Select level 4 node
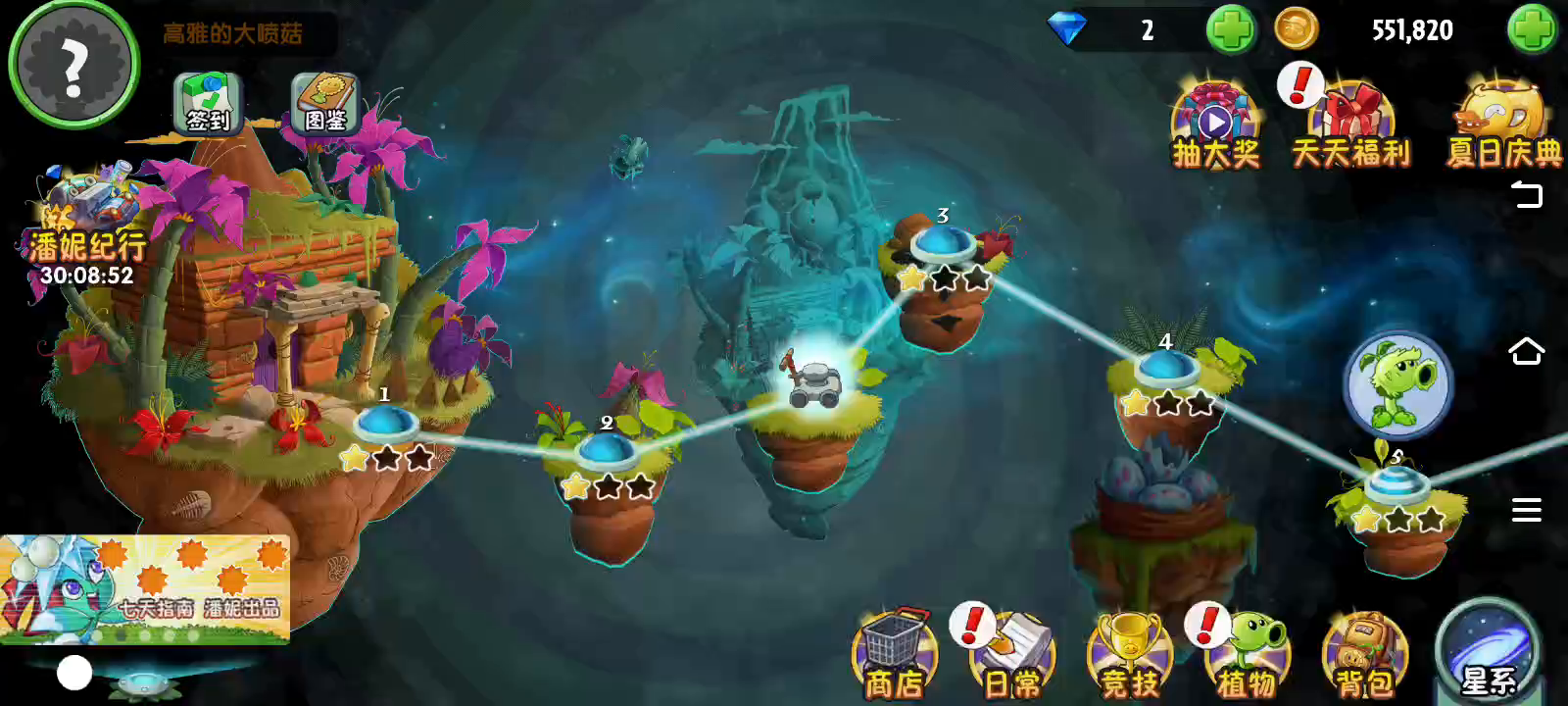Screen dimensions: 1568x706 tap(1166, 370)
